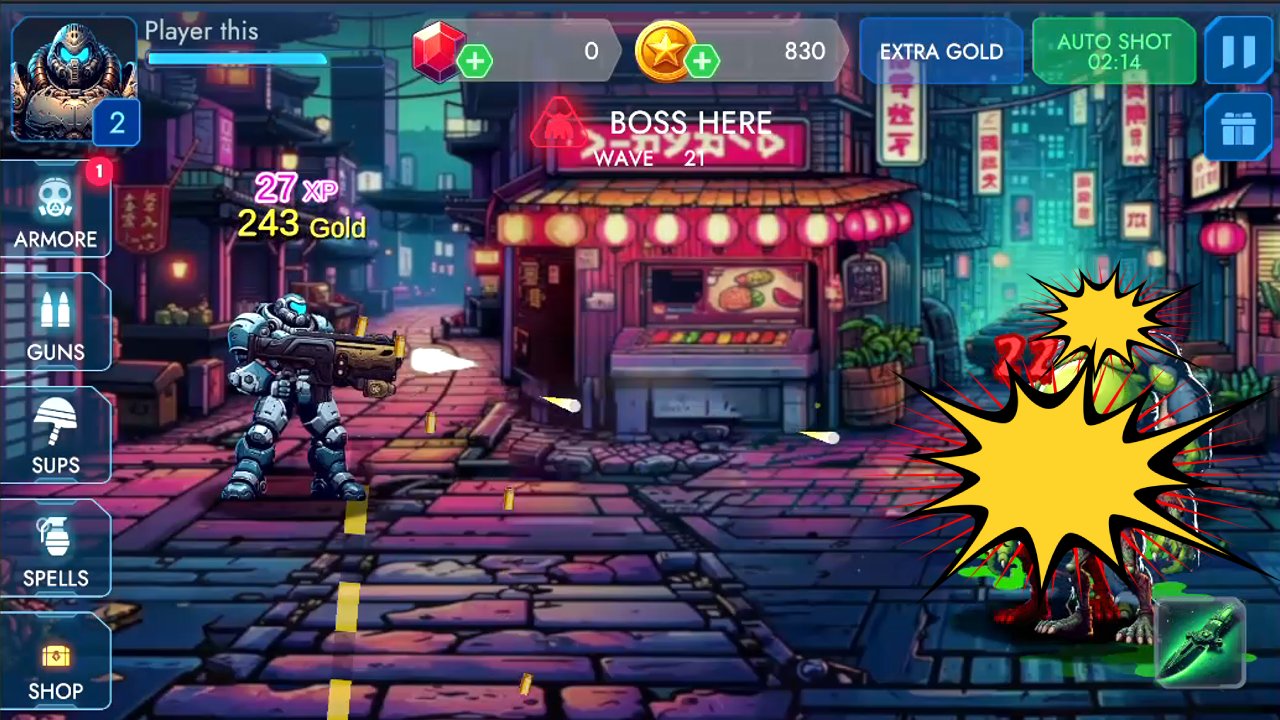Activate the AUTO SHOT timer button
This screenshot has height=720, width=1280.
[1113, 50]
